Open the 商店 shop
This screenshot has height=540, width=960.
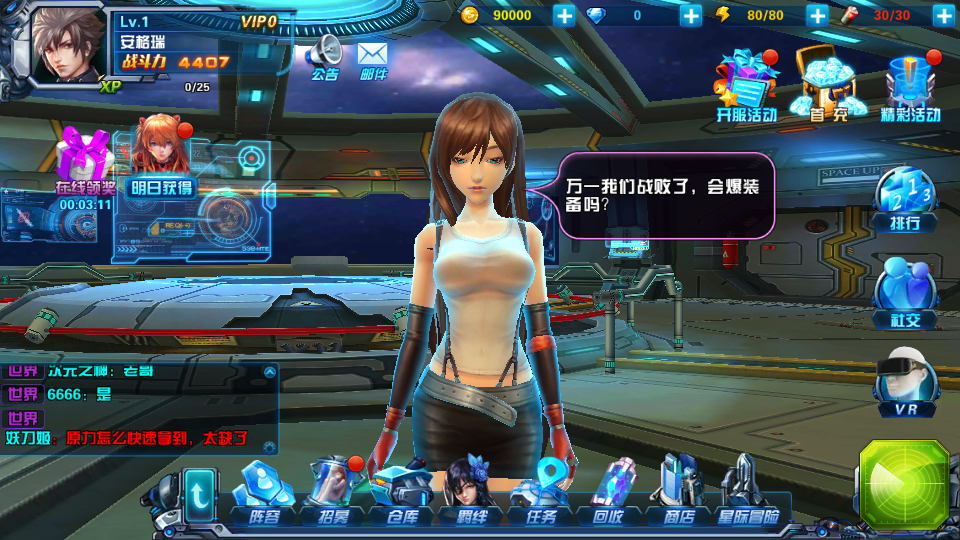pos(678,495)
